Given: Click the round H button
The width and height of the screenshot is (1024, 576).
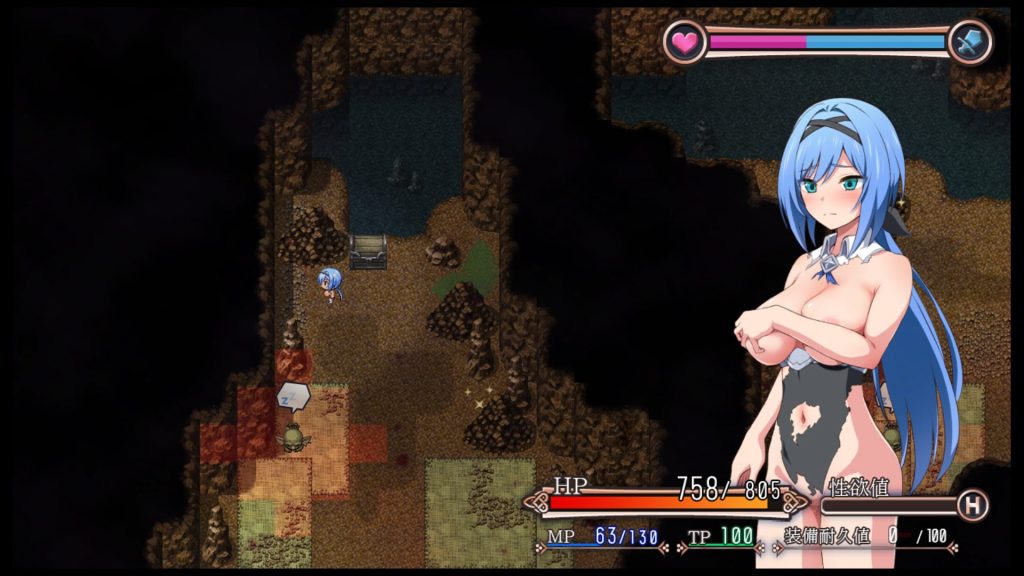Looking at the screenshot, I should point(971,505).
